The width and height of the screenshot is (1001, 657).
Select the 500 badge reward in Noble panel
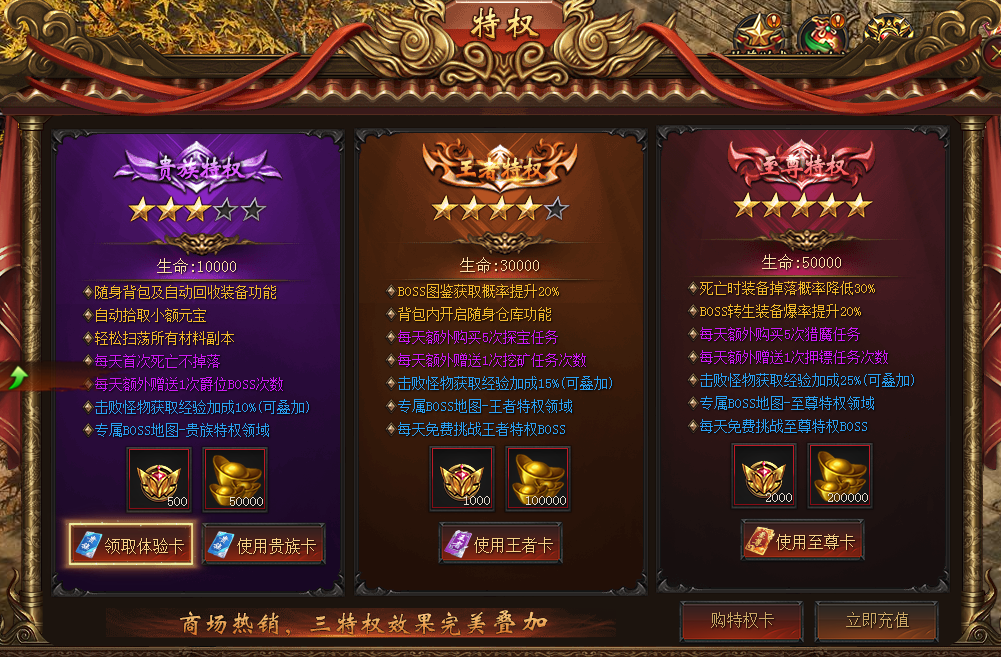[159, 479]
